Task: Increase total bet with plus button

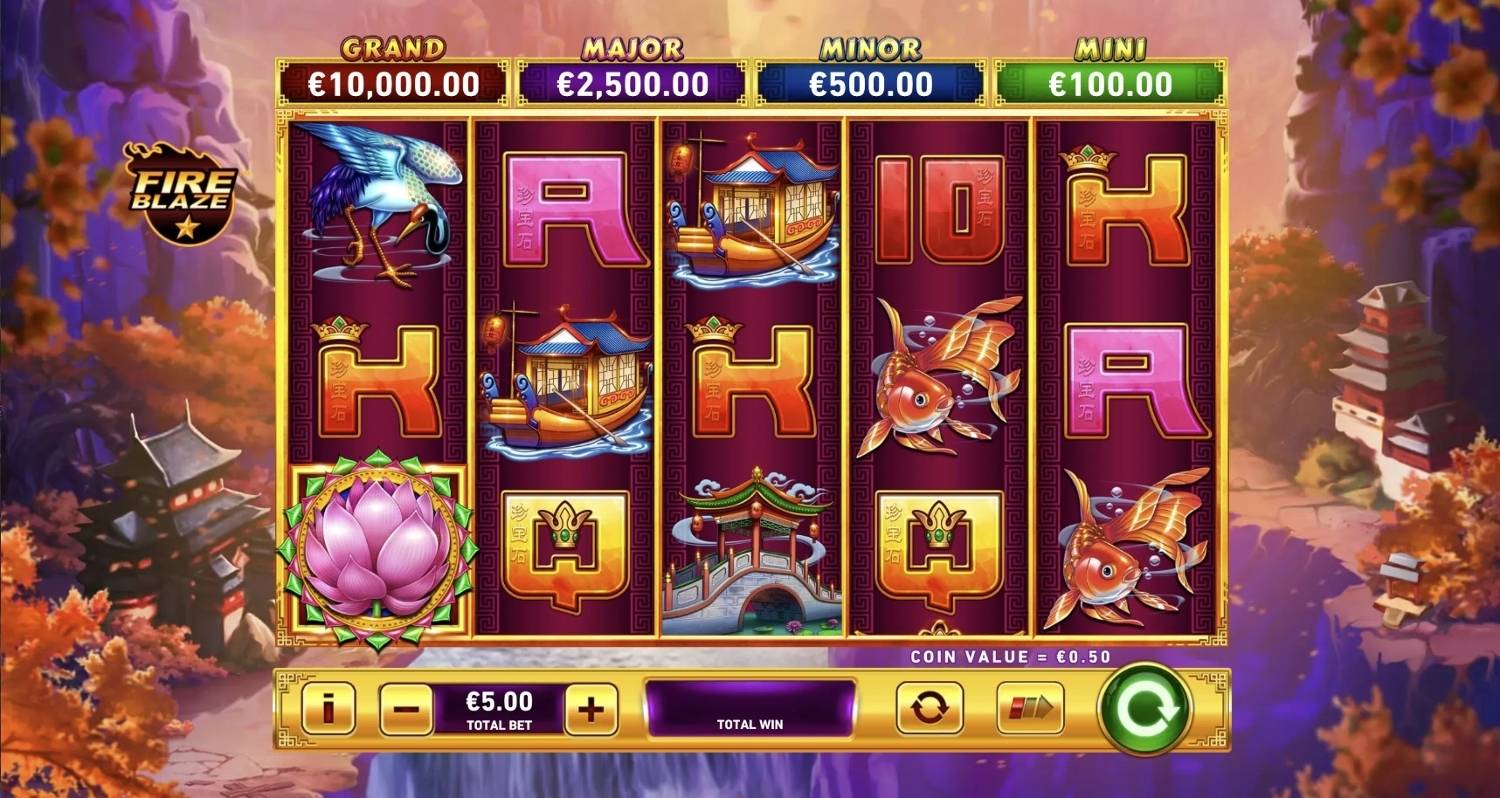Action: tap(591, 710)
